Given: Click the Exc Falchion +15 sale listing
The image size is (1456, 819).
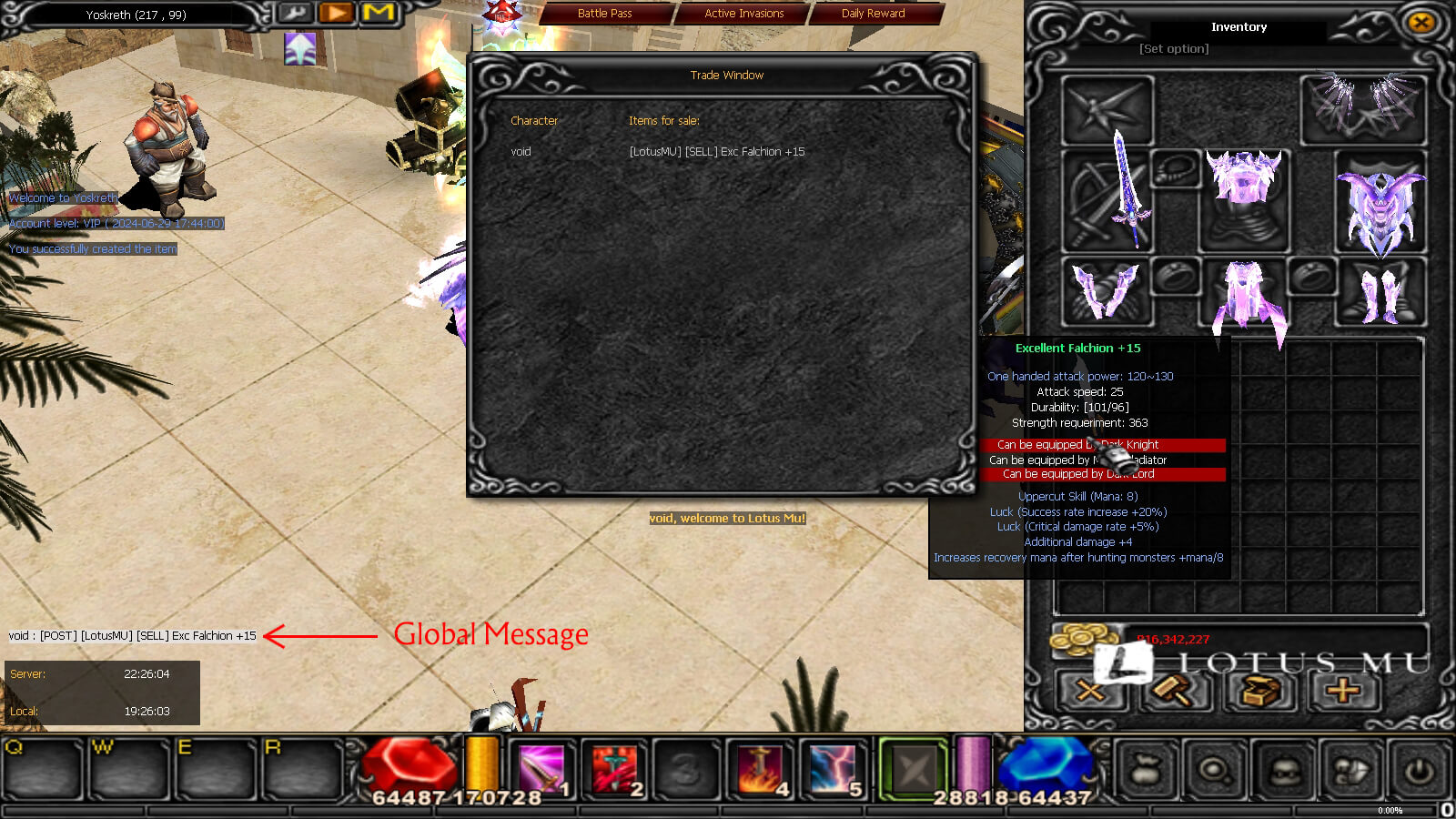Looking at the screenshot, I should coord(715,152).
